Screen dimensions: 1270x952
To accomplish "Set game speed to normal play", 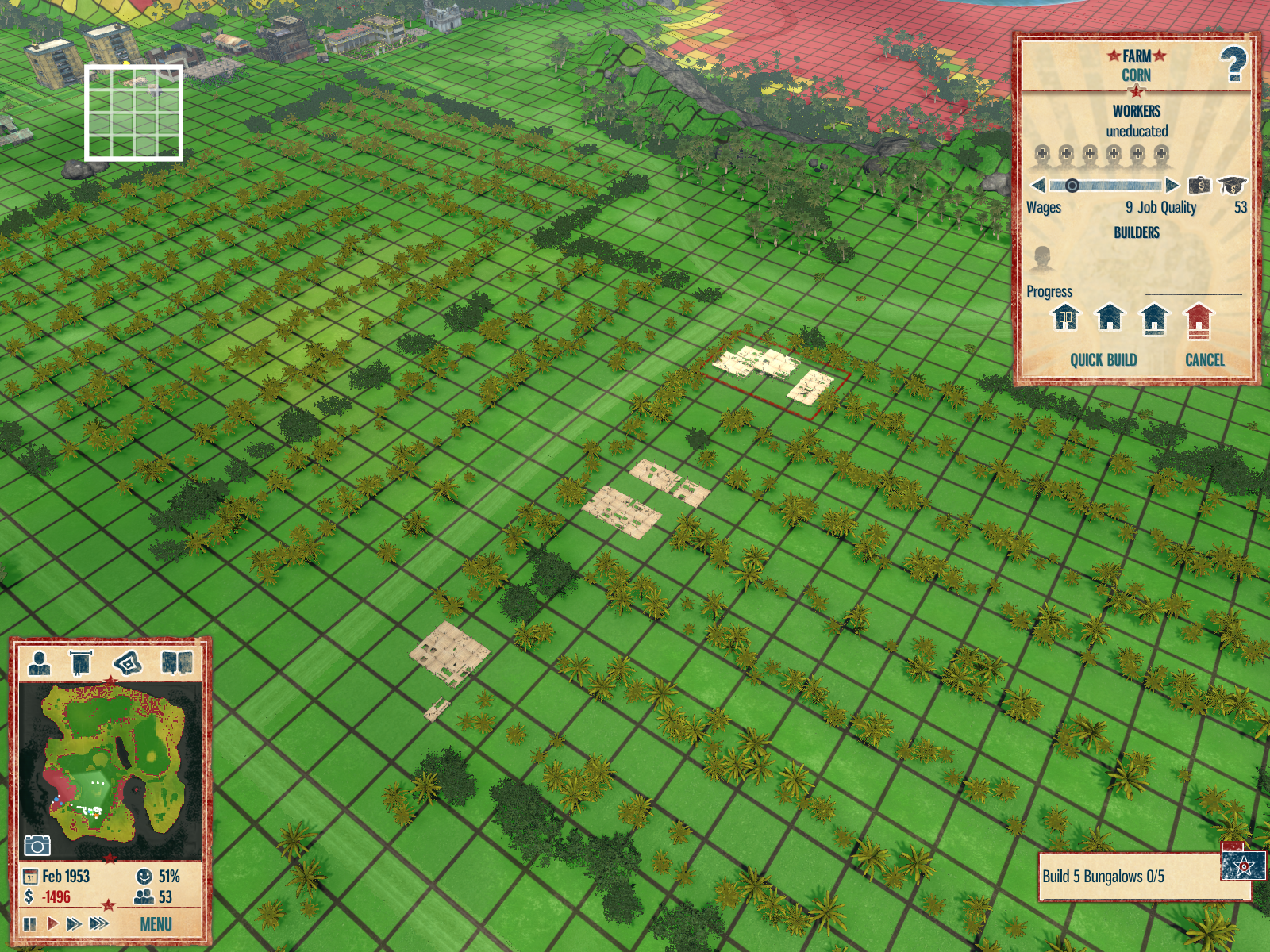I will [52, 923].
